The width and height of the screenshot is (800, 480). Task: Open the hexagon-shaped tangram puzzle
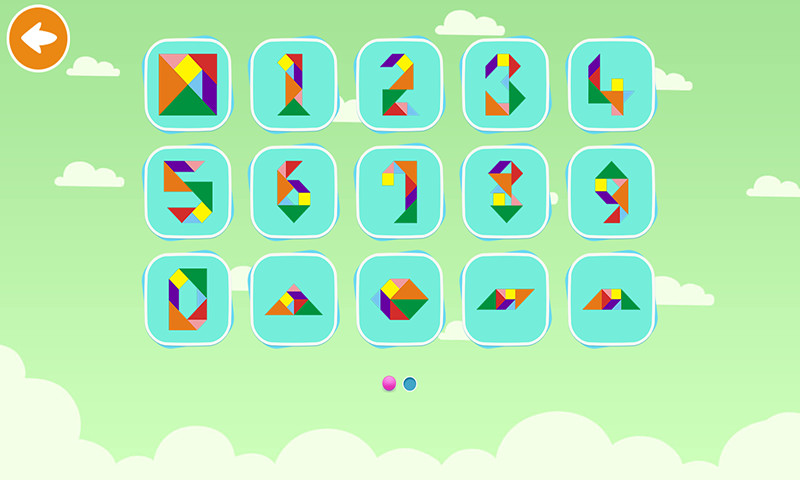399,299
